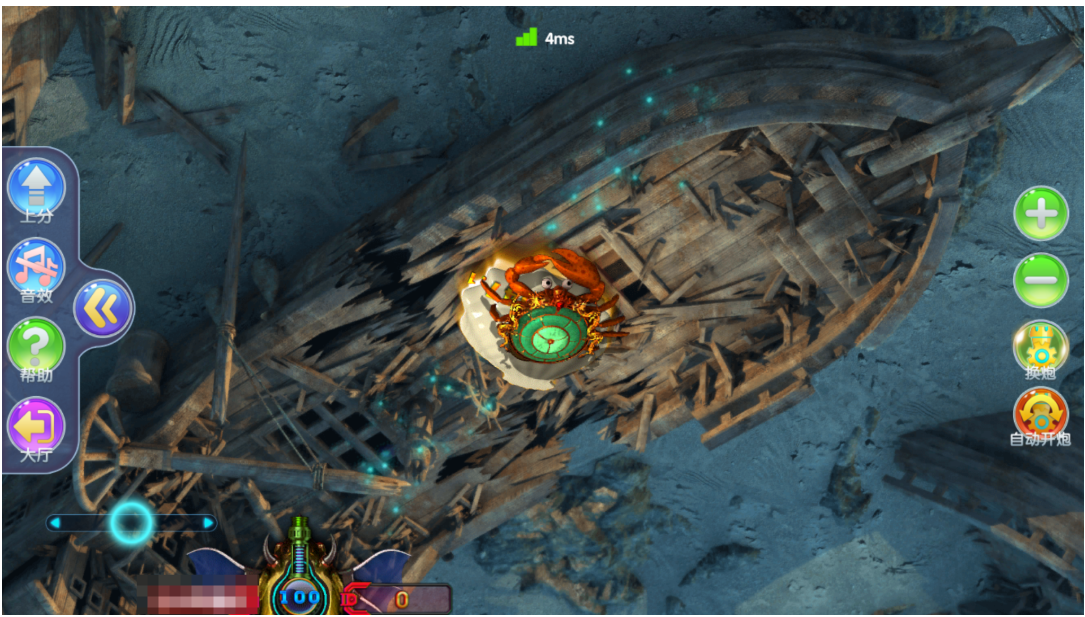This screenshot has width=1085, height=617.
Task: Click the slider's left arrow
Action: [55, 522]
